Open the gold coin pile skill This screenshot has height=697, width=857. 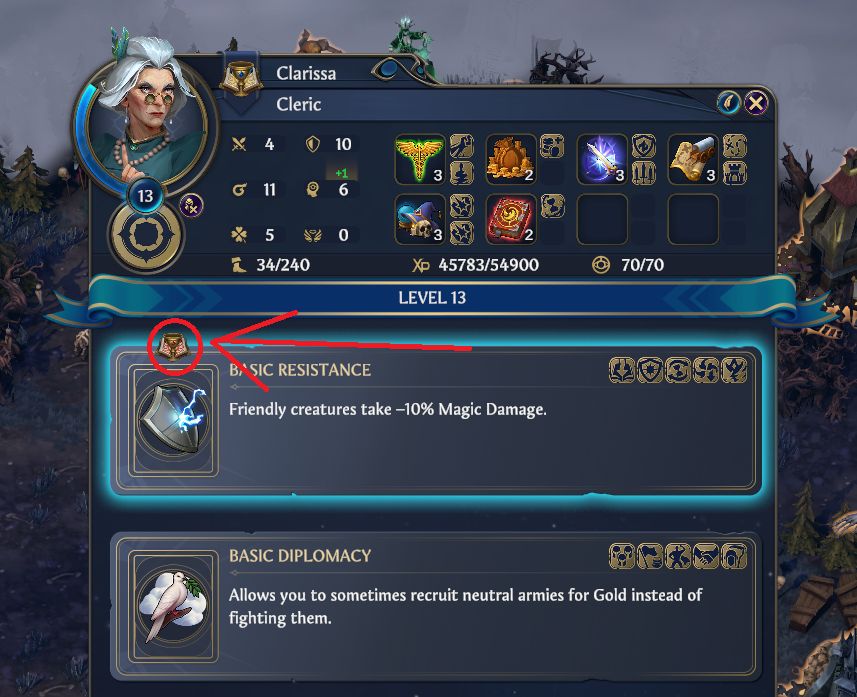pyautogui.click(x=511, y=159)
